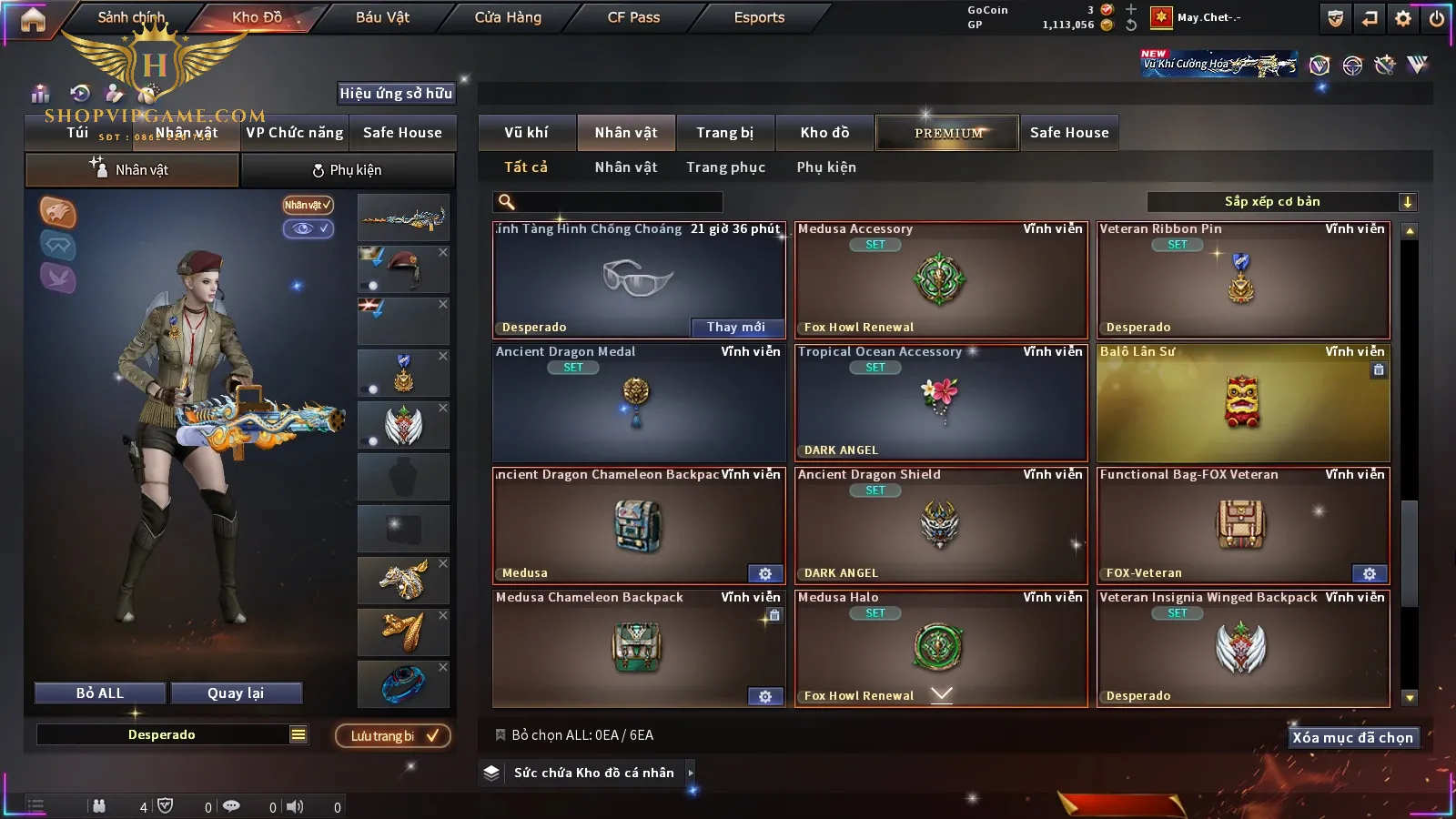Click the Bỏ ALL button
The height and width of the screenshot is (819, 1456).
click(x=100, y=693)
